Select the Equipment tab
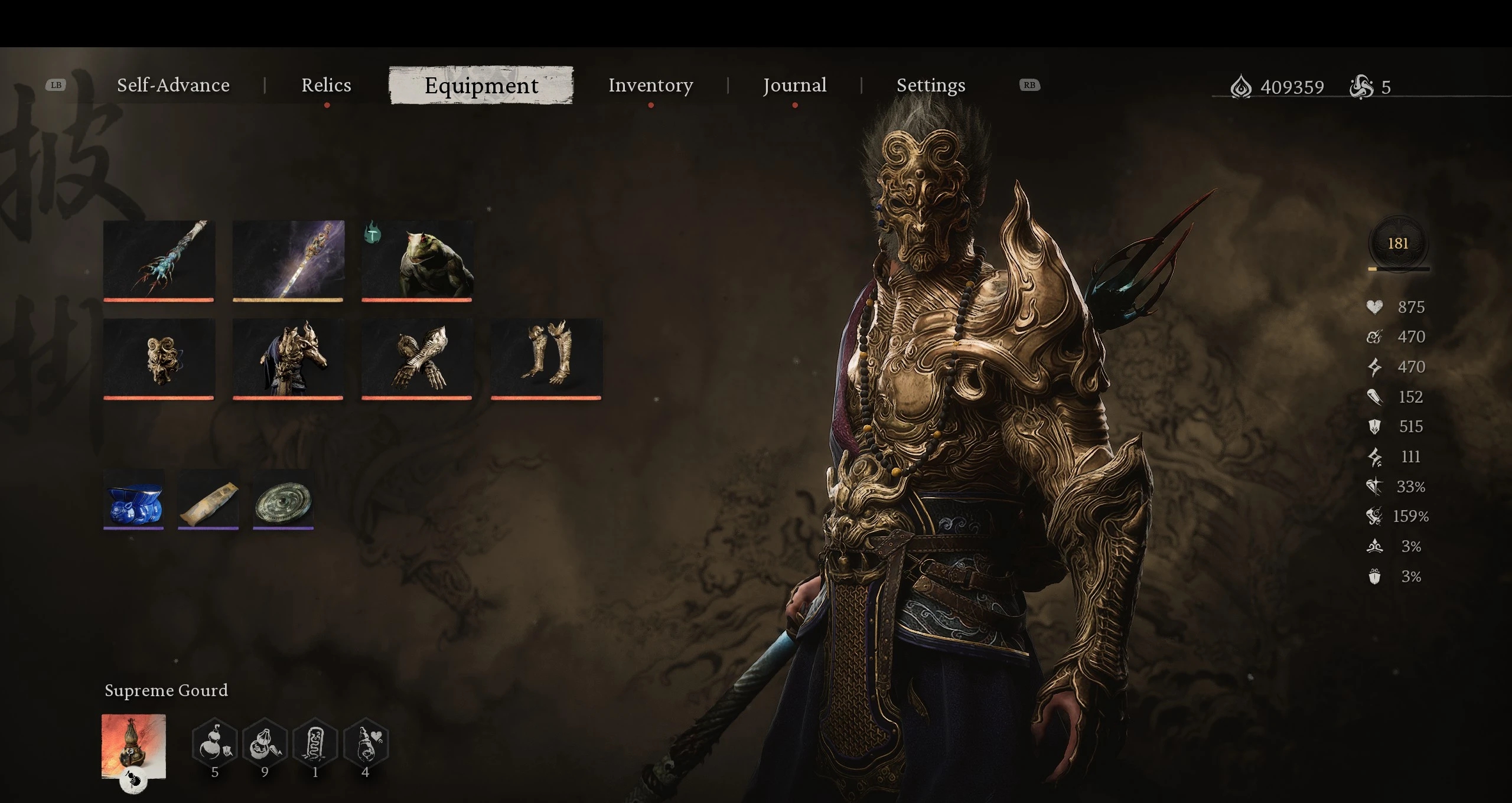Screen dimensions: 1512x803 pyautogui.click(x=481, y=86)
